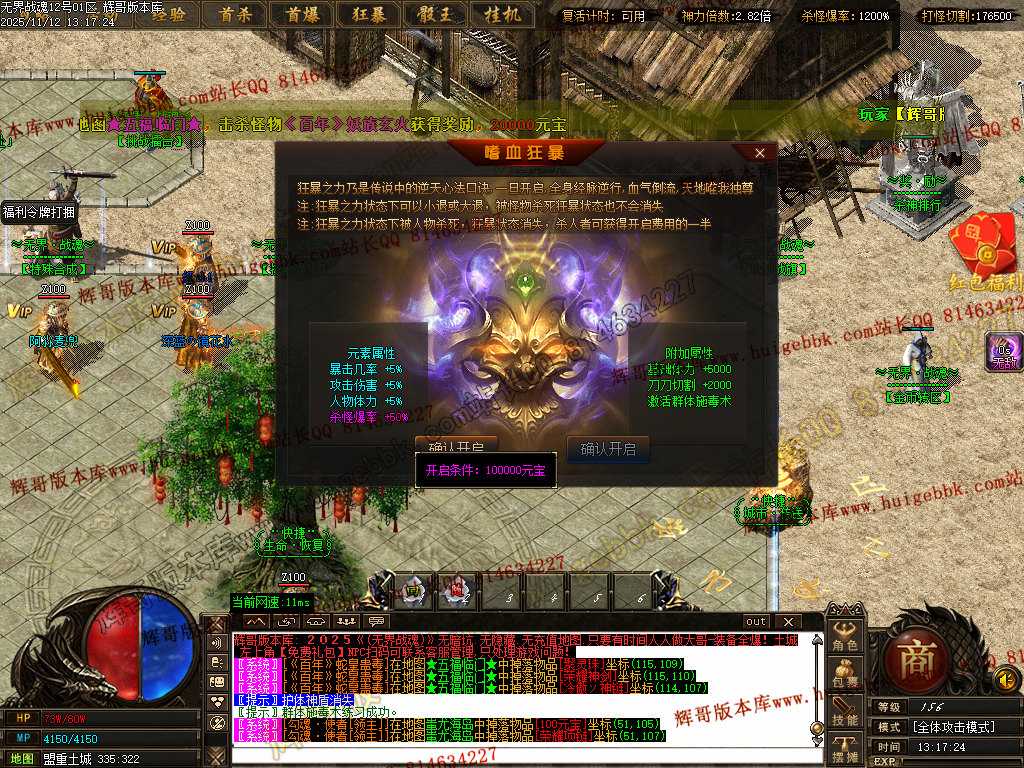Viewport: 1024px width, 768px height.
Task: Select the first hotbar item slot
Action: pos(412,591)
